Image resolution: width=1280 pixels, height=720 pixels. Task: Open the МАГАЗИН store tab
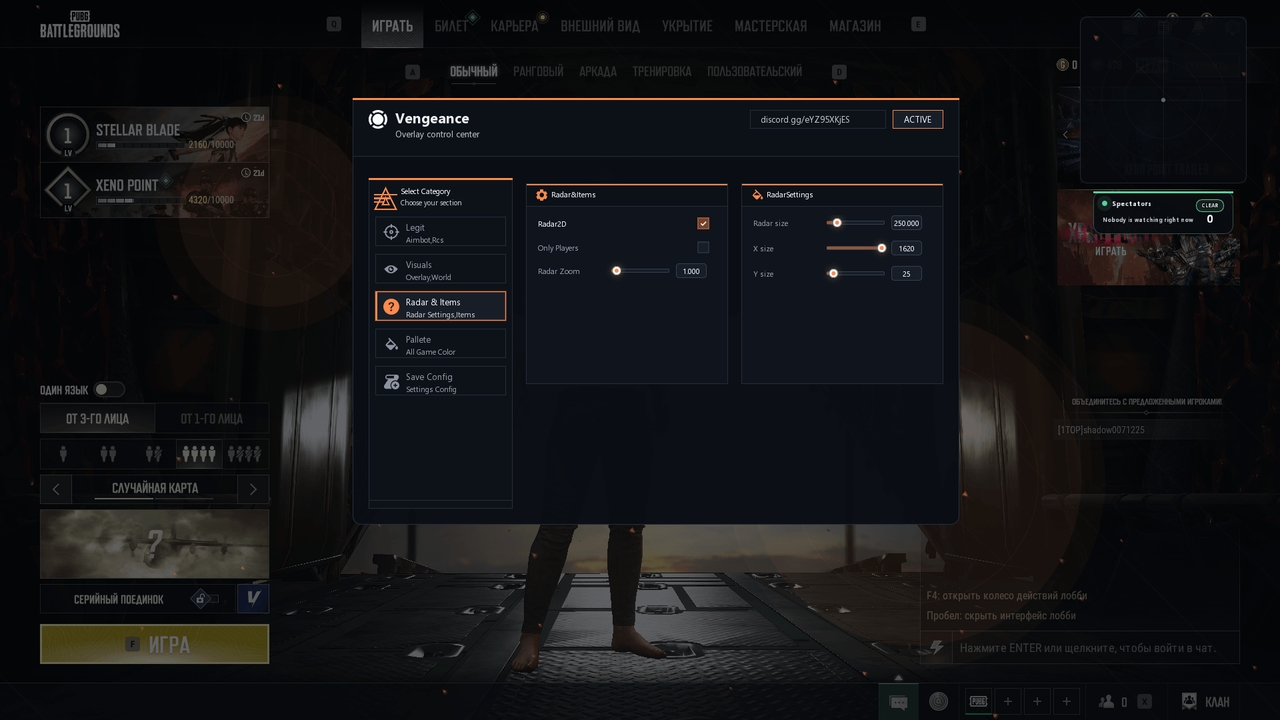pos(855,26)
